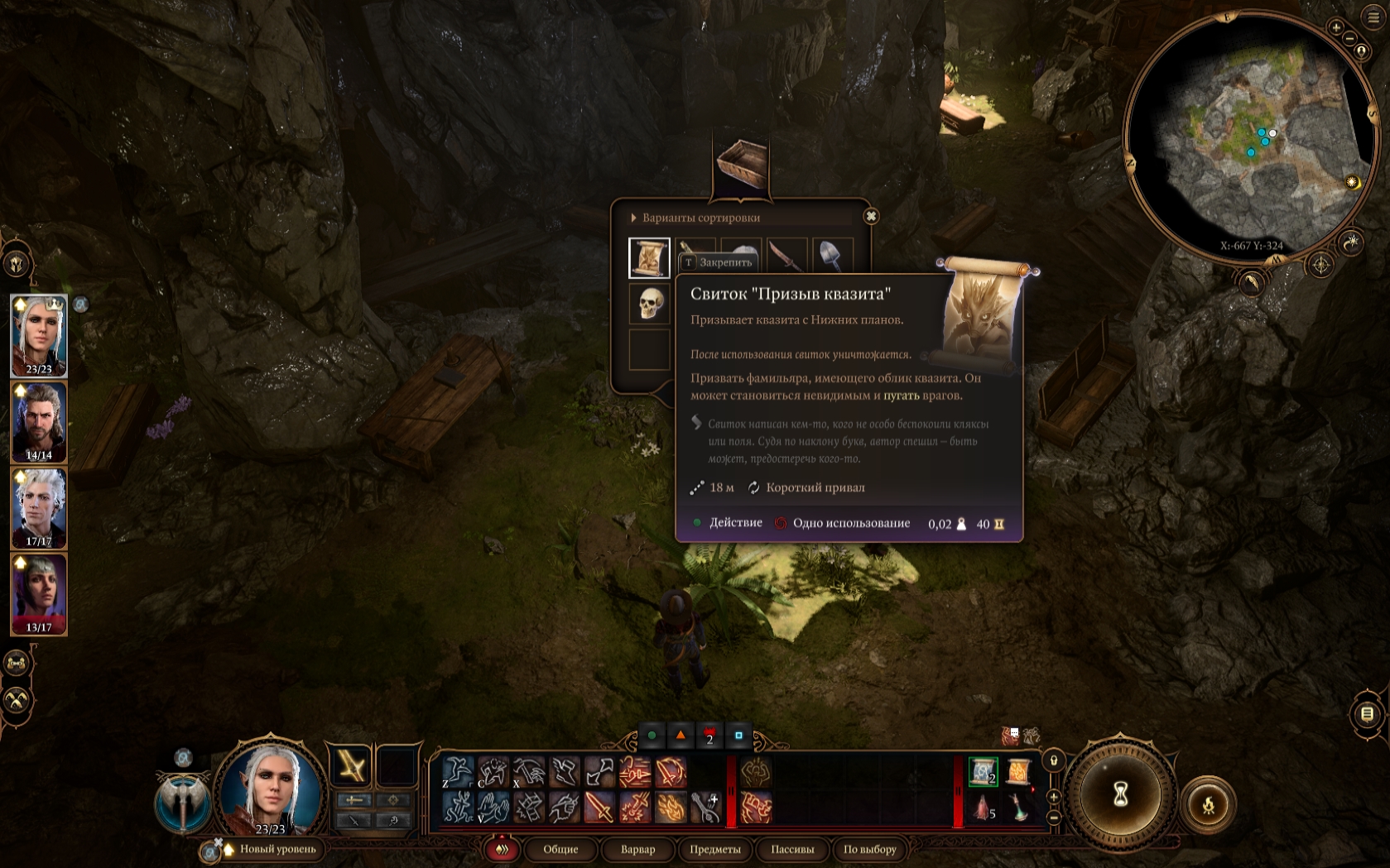Take the shovel from the container
1390x868 pixels.
pos(831,255)
